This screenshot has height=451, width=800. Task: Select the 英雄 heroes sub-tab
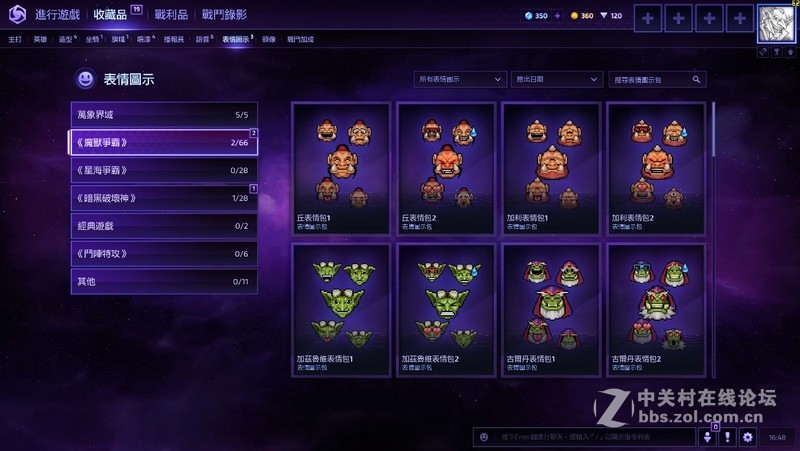click(40, 39)
